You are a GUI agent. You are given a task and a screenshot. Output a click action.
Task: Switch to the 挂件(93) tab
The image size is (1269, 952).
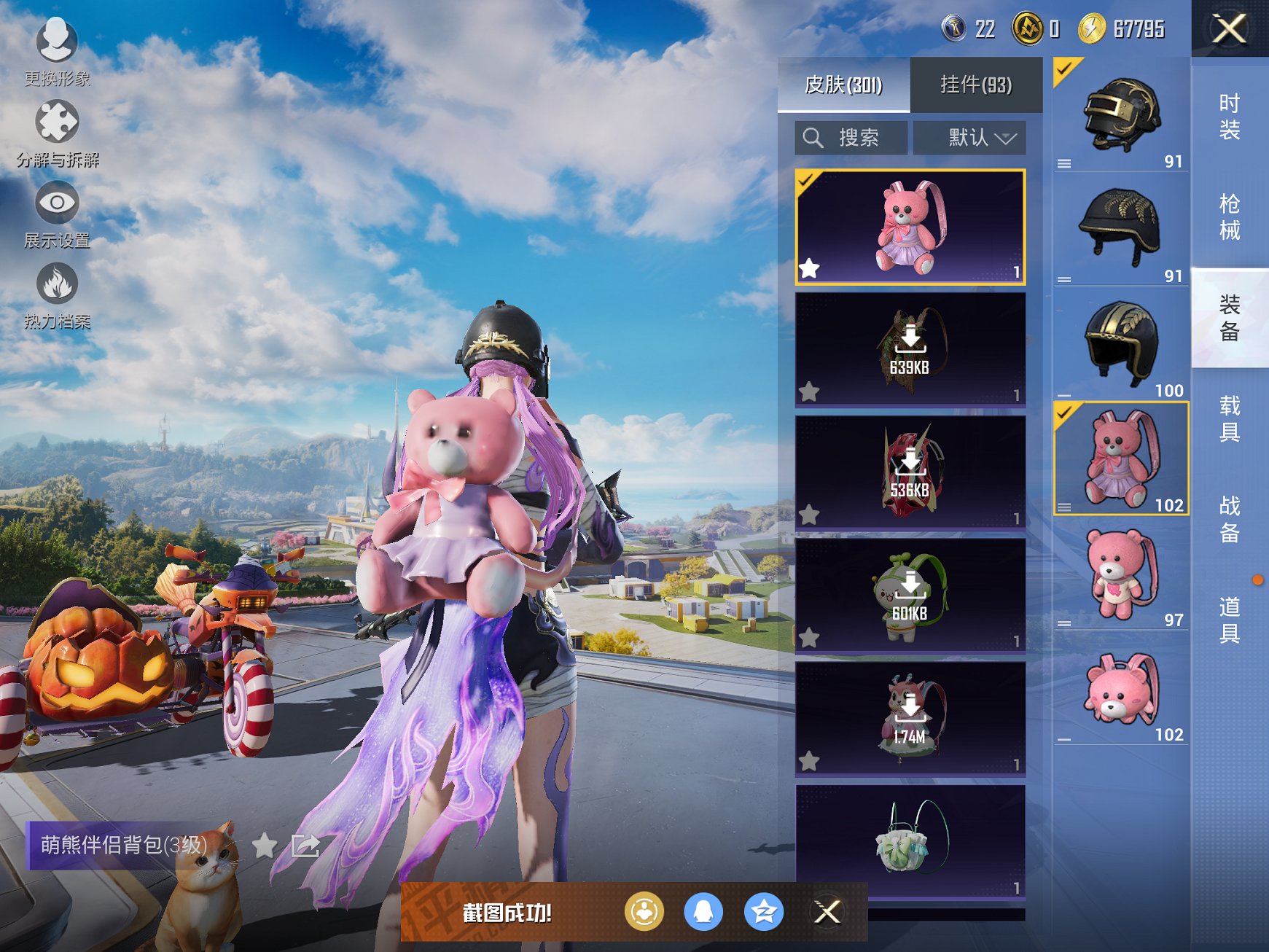pos(975,85)
